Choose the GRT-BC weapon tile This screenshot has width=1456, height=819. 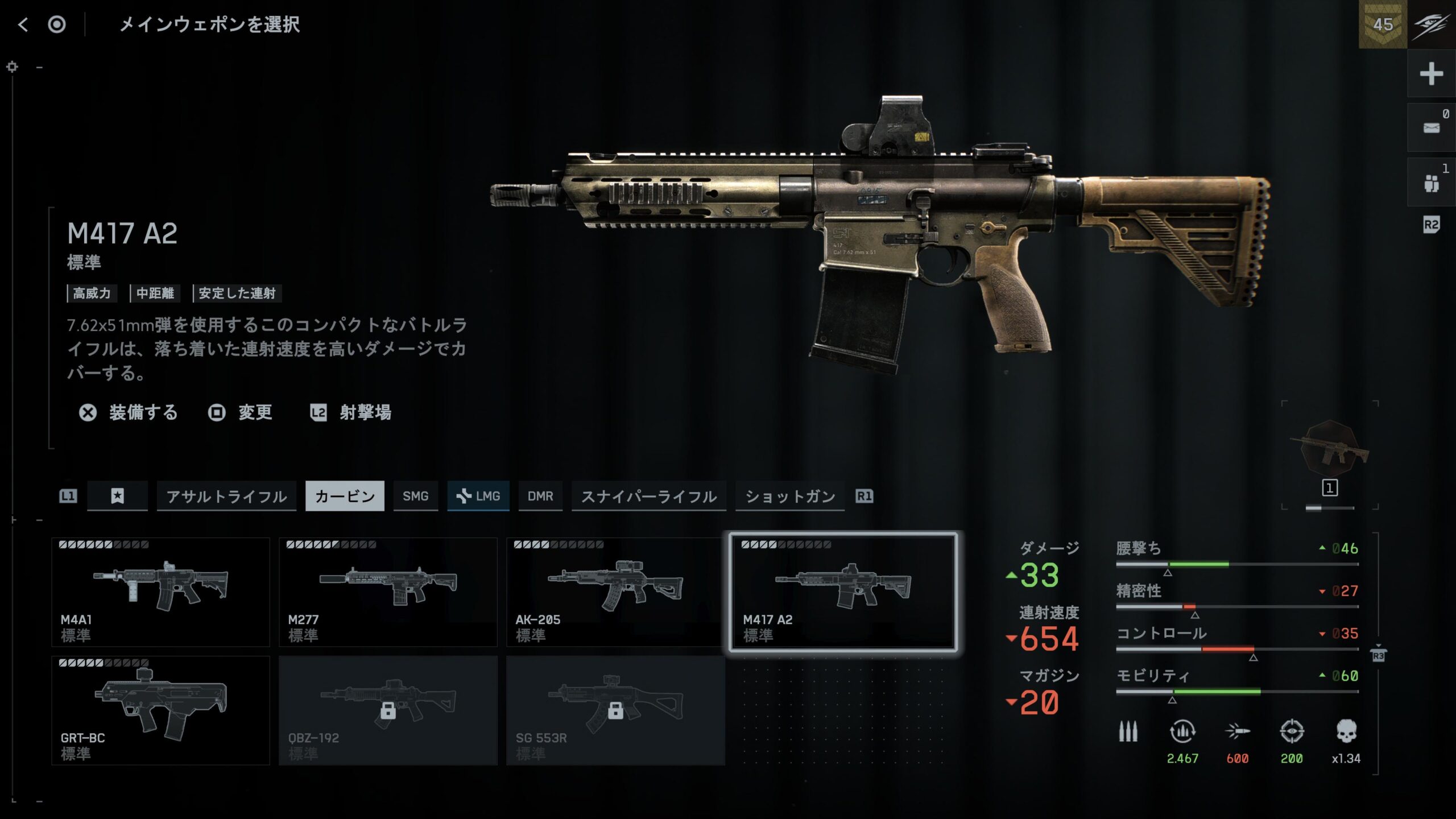point(160,710)
